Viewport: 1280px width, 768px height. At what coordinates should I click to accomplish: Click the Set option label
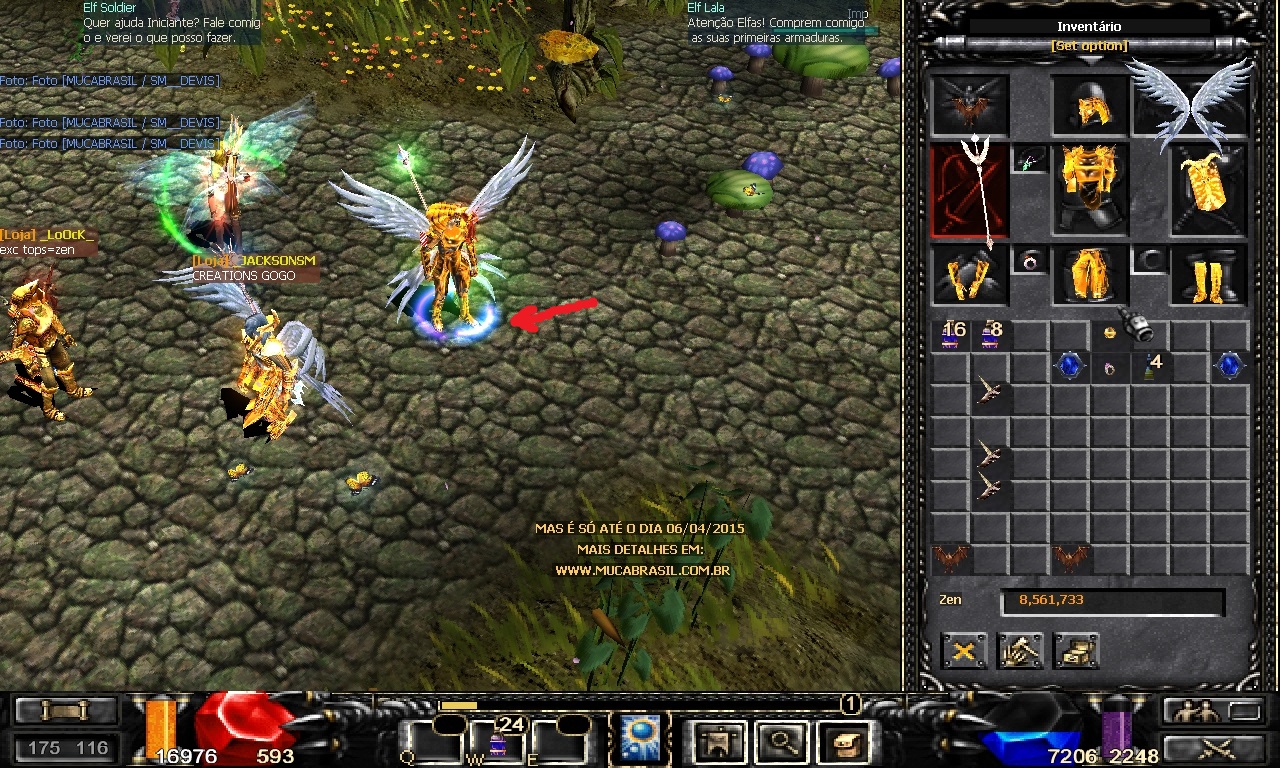coord(1089,46)
